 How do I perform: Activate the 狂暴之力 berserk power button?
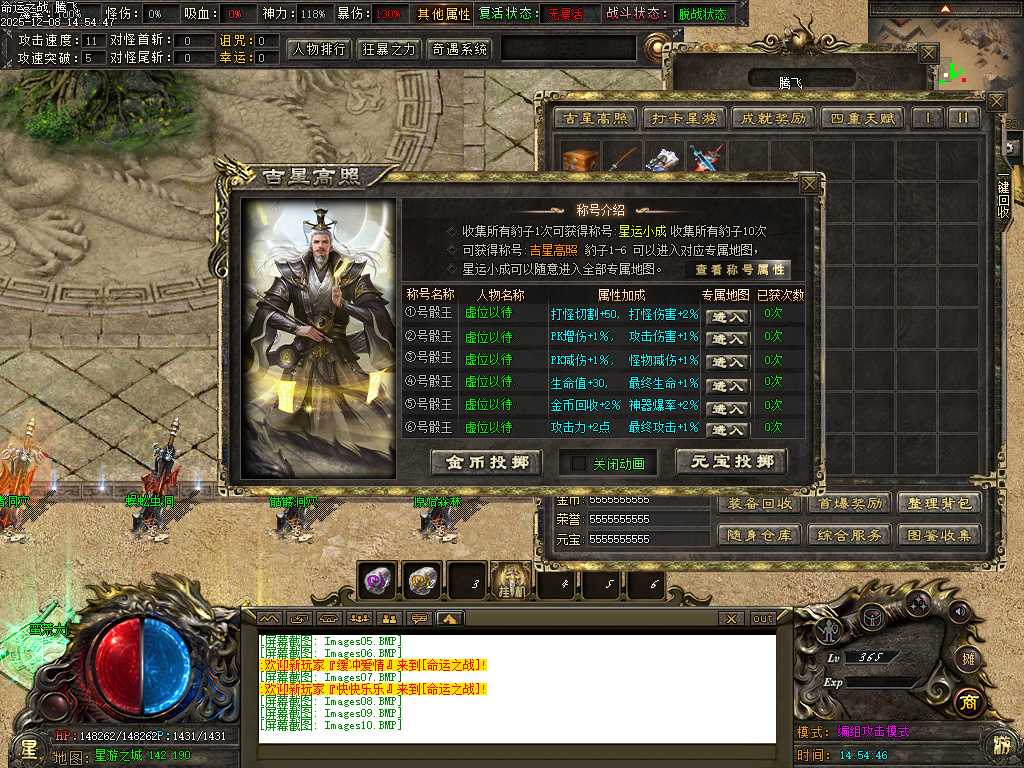pyautogui.click(x=389, y=49)
